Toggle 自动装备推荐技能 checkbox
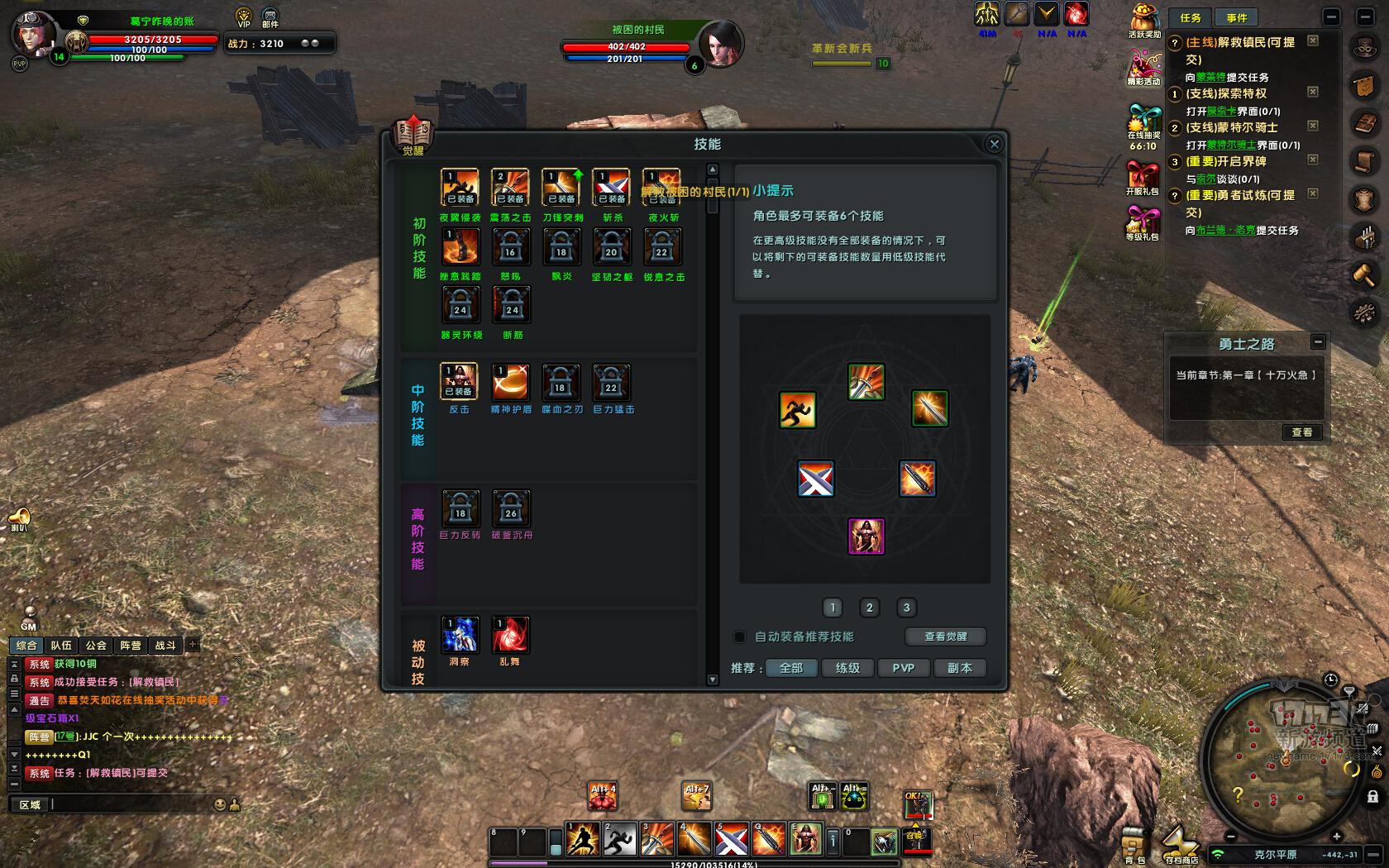 click(x=739, y=637)
